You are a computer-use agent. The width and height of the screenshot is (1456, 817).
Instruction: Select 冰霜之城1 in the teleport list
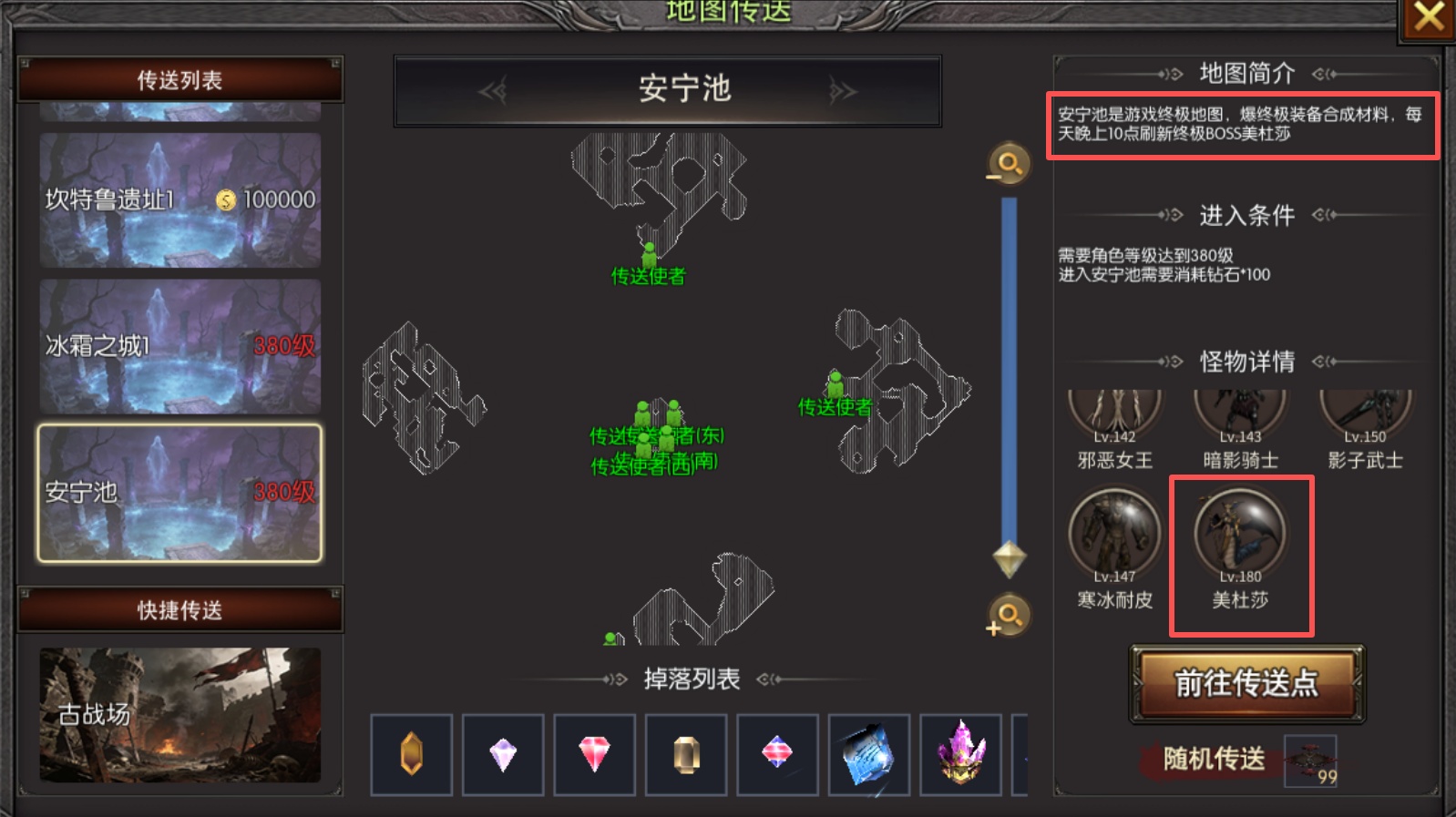pyautogui.click(x=178, y=346)
